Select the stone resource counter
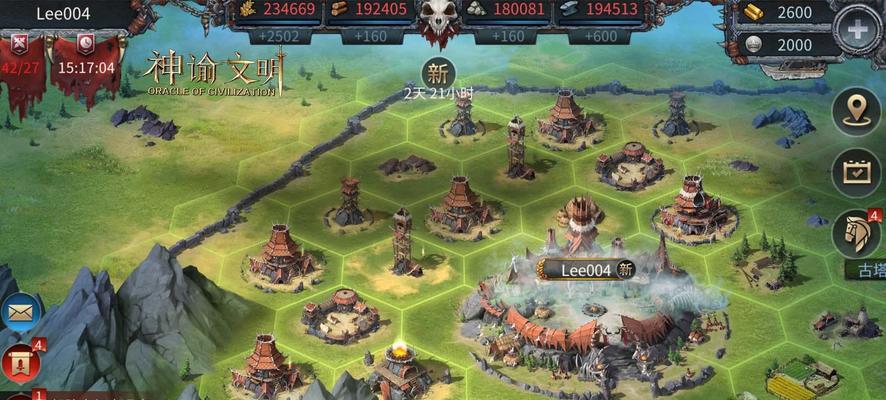 click(x=507, y=12)
